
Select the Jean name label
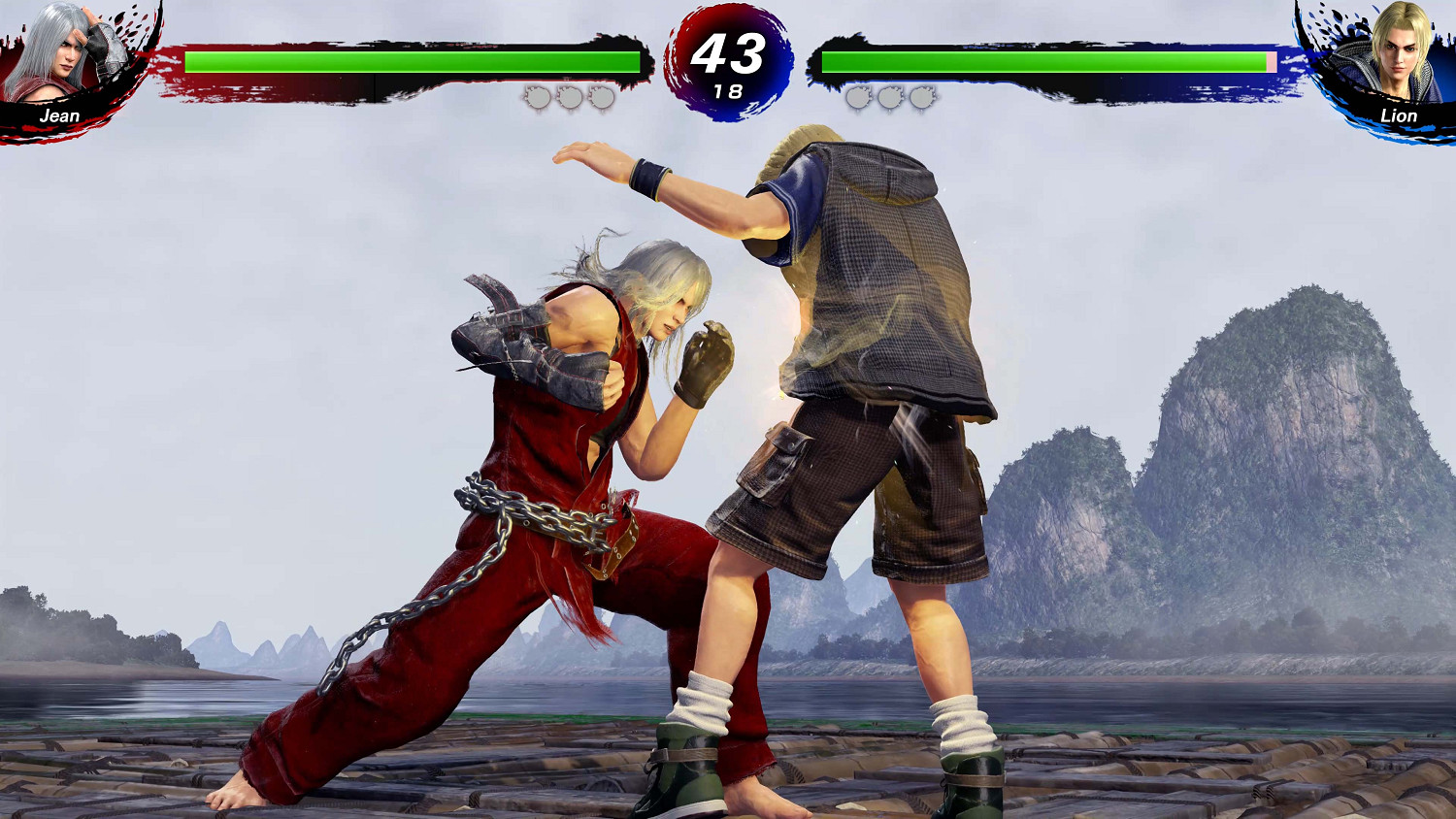60,115
